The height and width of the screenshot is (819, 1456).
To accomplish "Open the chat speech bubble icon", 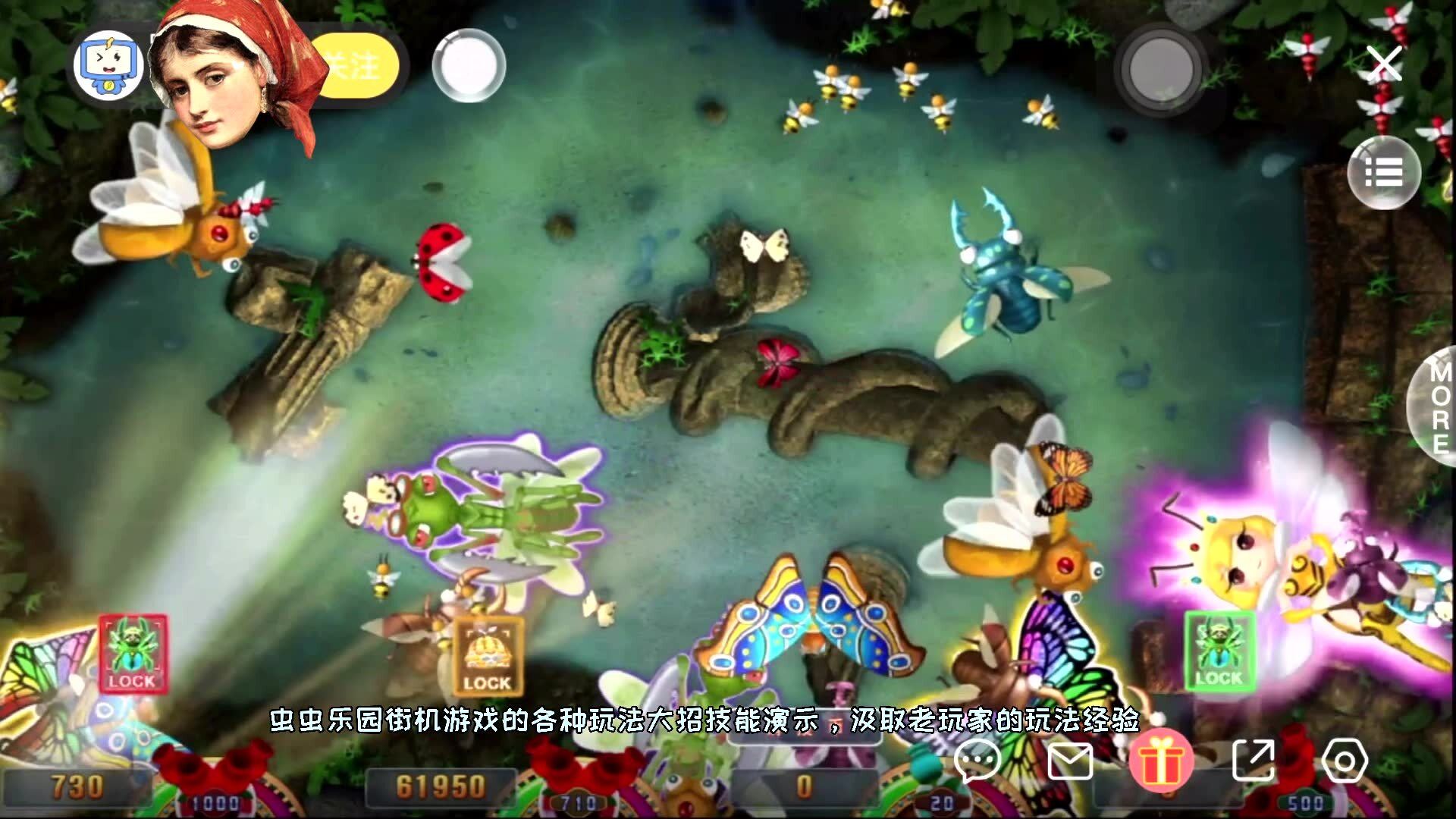I will pyautogui.click(x=977, y=761).
